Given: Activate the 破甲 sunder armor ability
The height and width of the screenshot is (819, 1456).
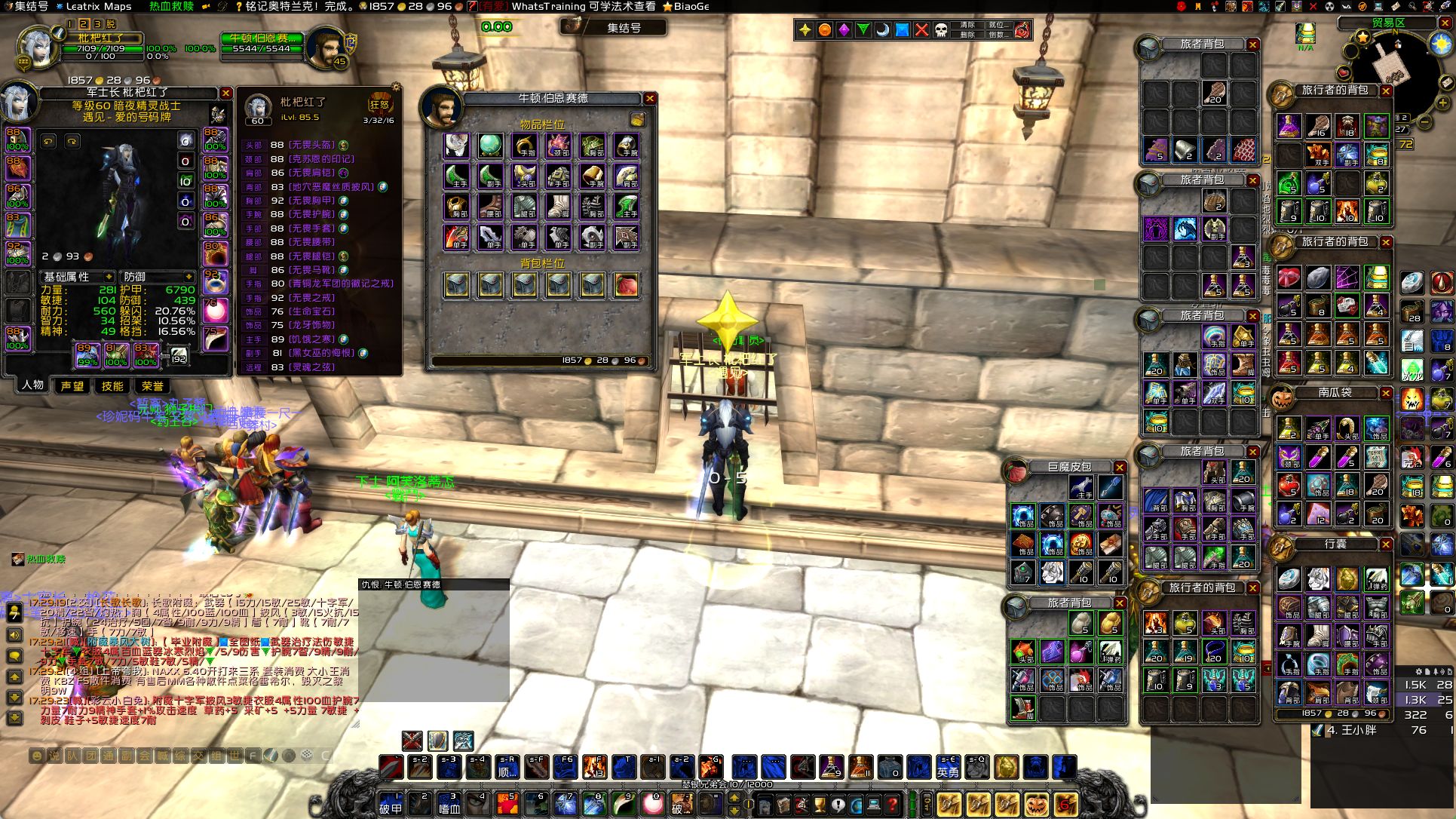Looking at the screenshot, I should (x=391, y=804).
